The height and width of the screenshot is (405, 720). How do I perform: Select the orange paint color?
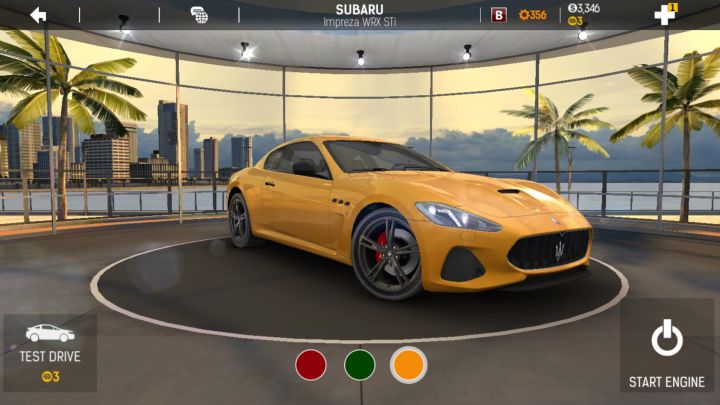[408, 364]
